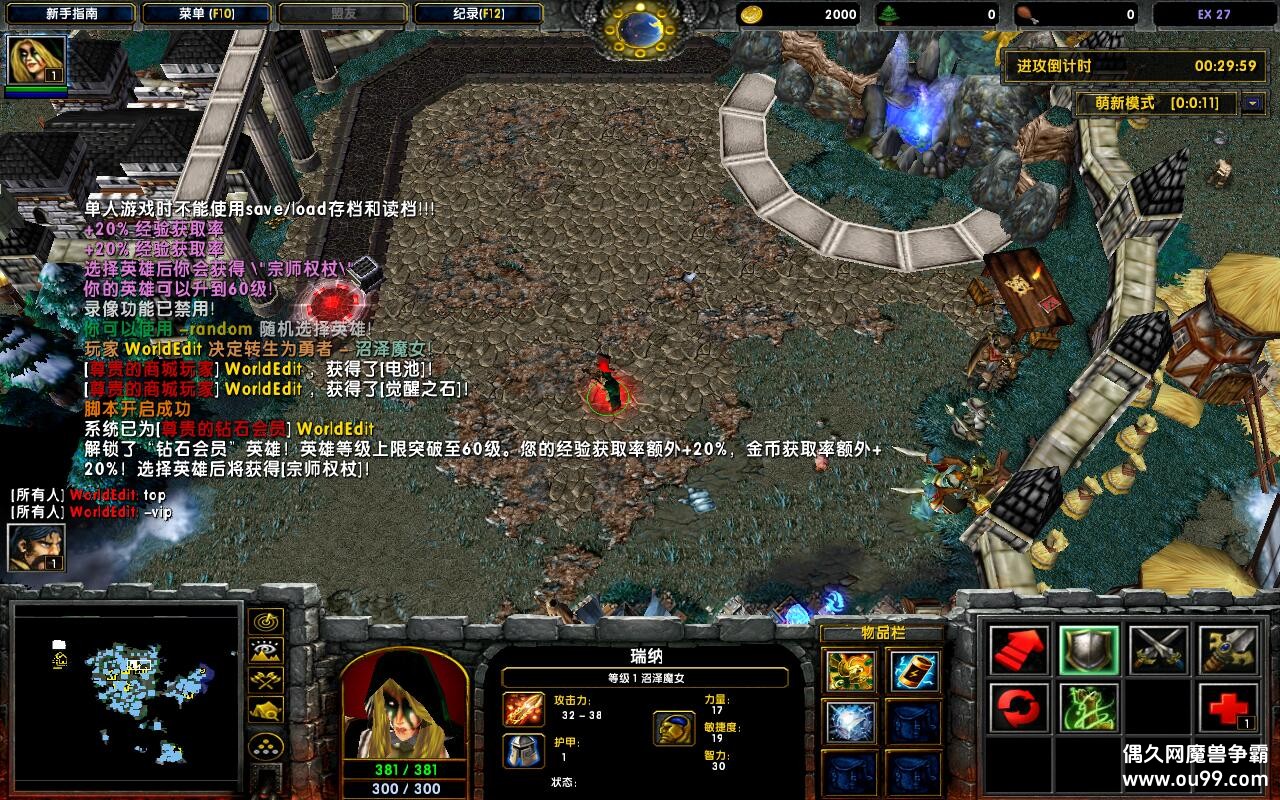Toggle formation movement with the dots button
The image size is (1280, 800).
click(x=266, y=745)
